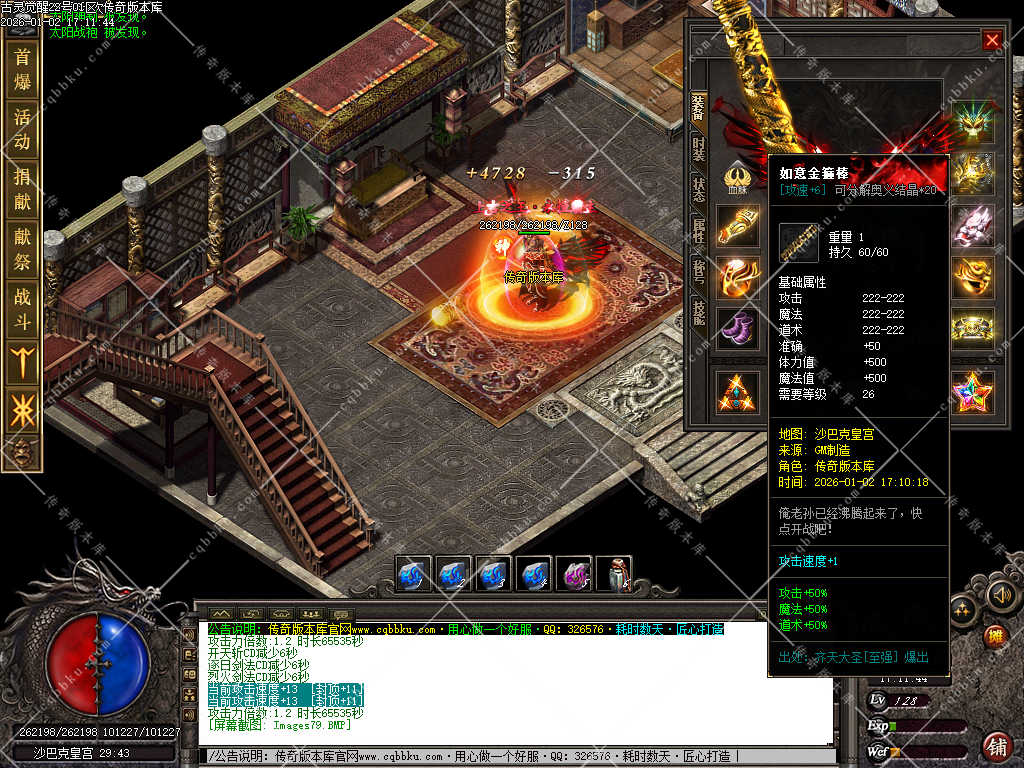Select the rainbow star gem slot
The width and height of the screenshot is (1024, 768).
coord(971,391)
